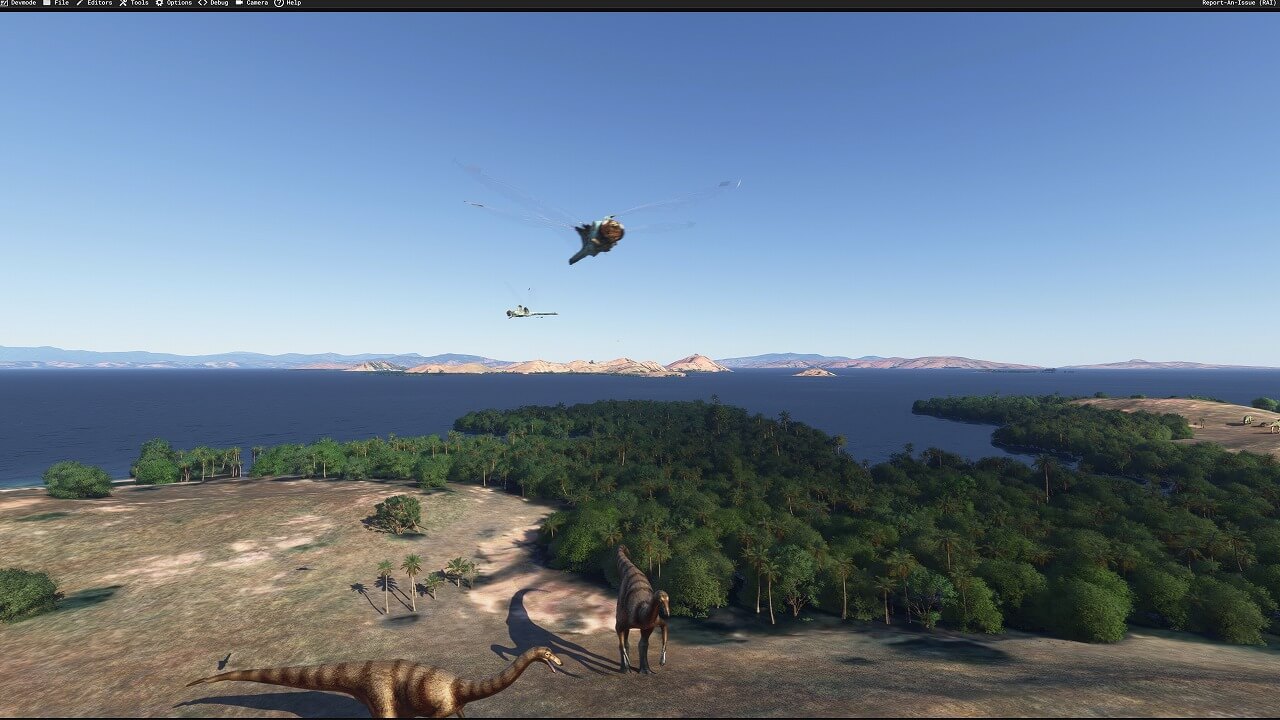The image size is (1280, 720).
Task: Show the Editors menu
Action: tap(95, 3)
